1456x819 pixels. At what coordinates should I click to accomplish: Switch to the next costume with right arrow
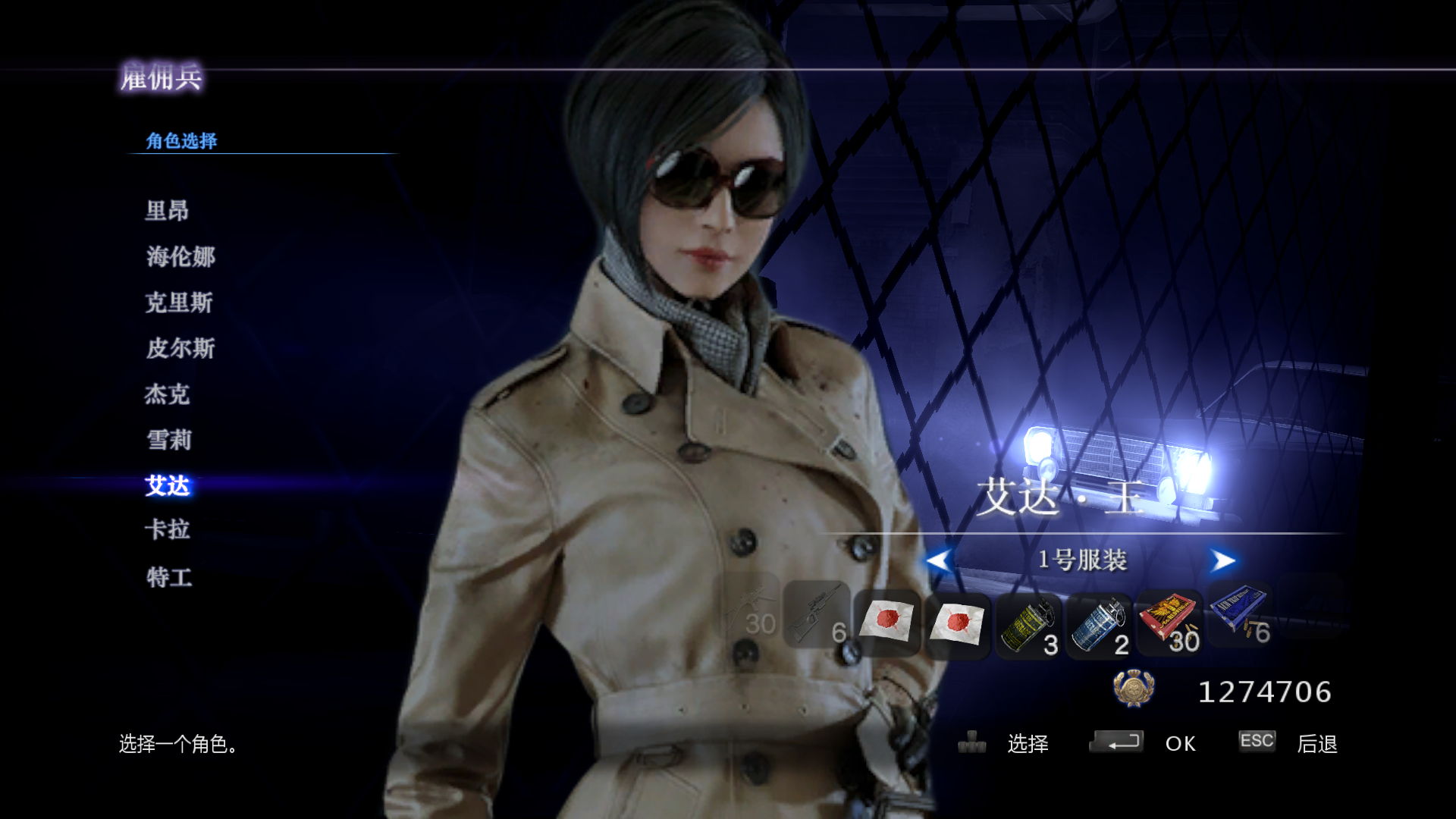(x=1222, y=561)
